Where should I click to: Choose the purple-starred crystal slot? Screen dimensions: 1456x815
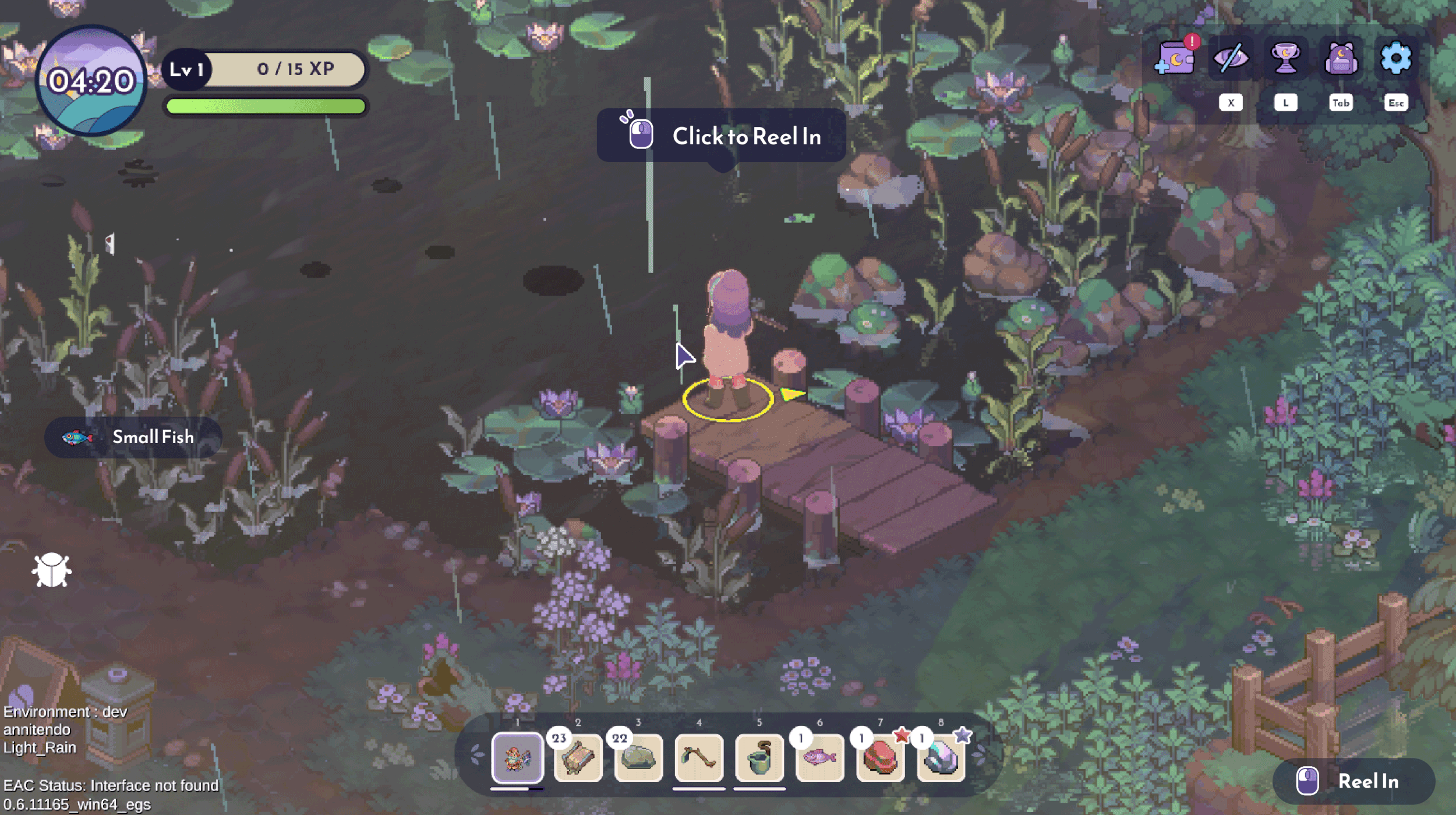(941, 758)
